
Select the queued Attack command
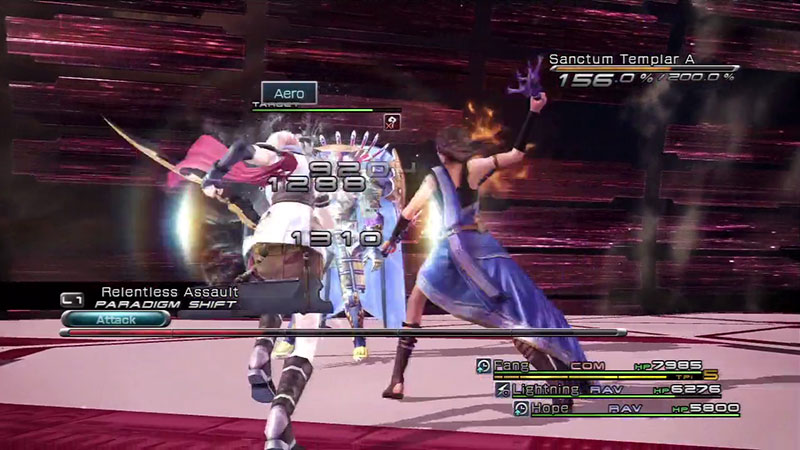coord(115,319)
